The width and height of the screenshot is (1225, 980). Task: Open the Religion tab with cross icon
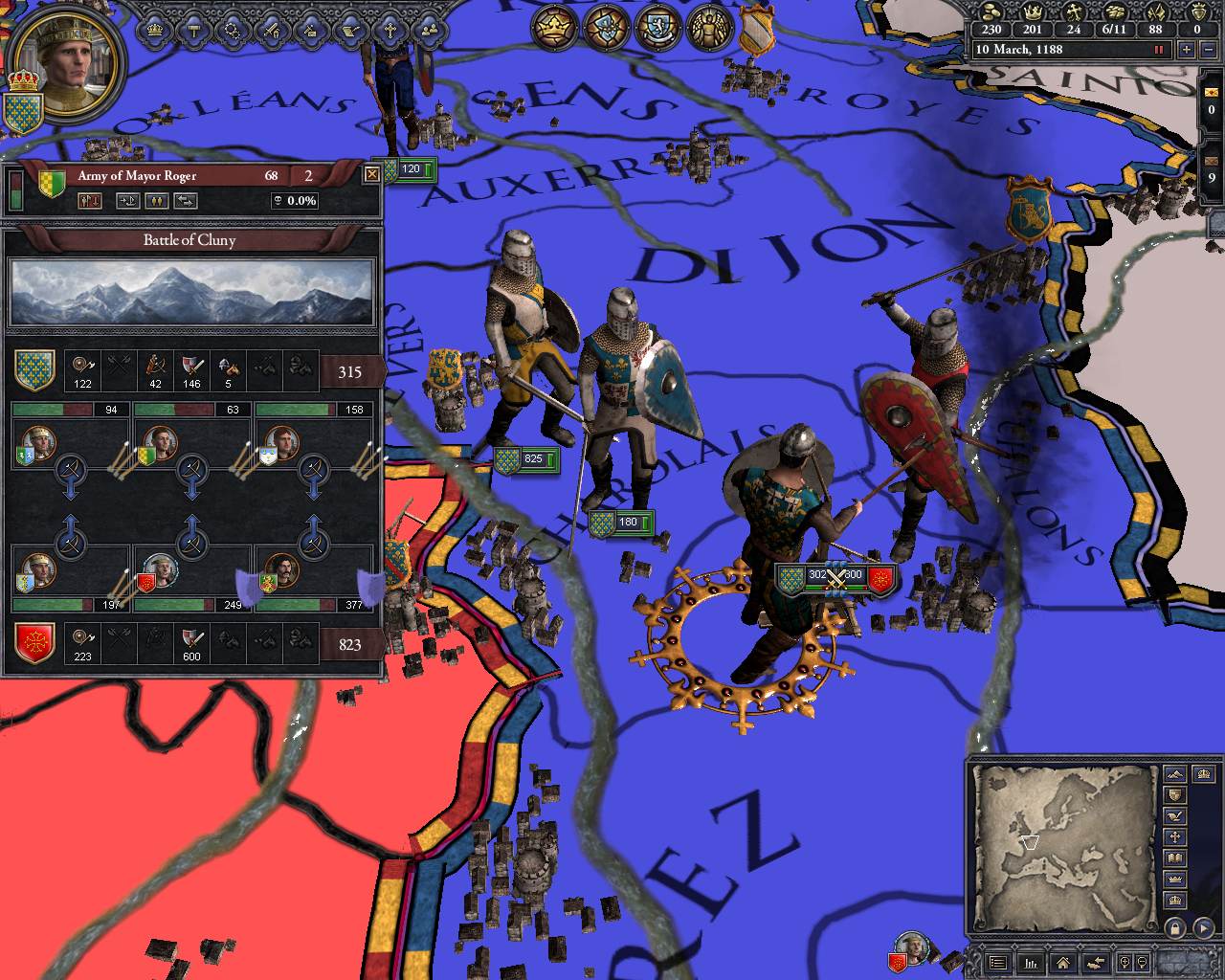coord(390,31)
